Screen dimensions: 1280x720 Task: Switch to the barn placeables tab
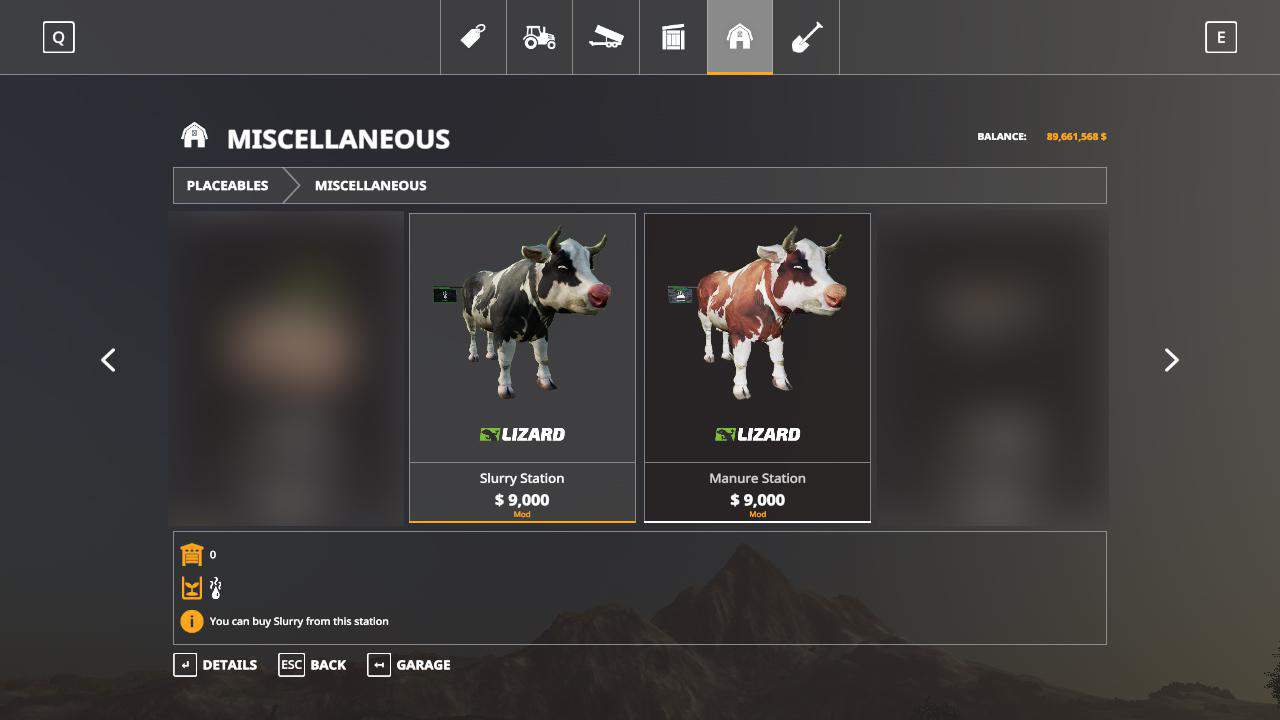[739, 38]
